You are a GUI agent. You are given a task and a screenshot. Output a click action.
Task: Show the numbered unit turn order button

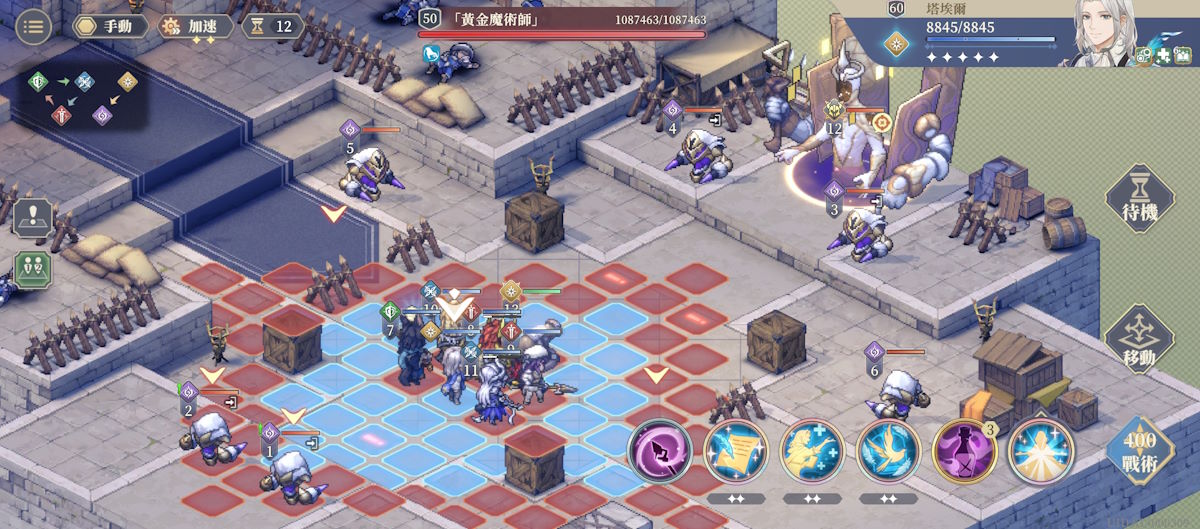pyautogui.click(x=32, y=271)
